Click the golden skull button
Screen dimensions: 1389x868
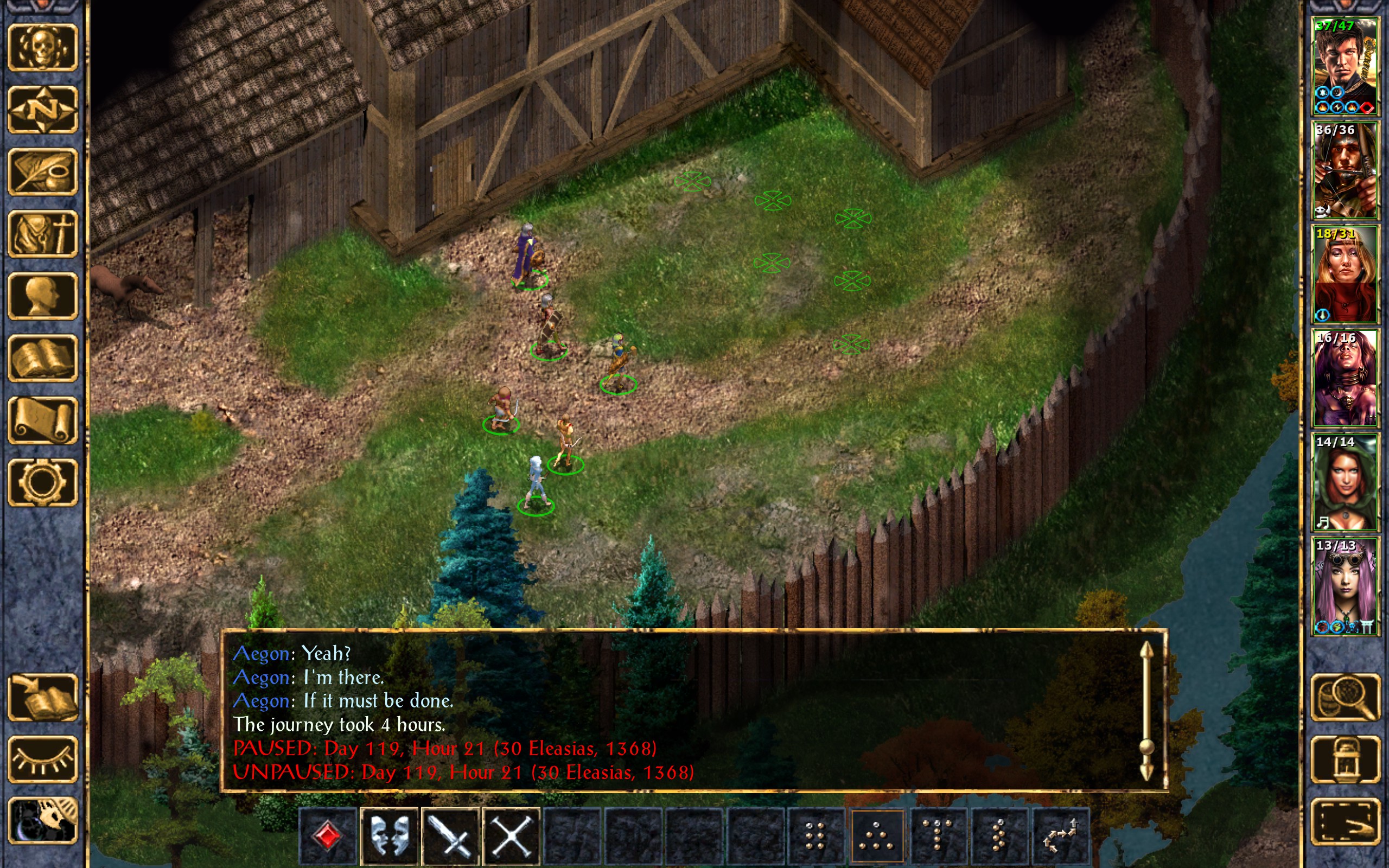pyautogui.click(x=43, y=47)
